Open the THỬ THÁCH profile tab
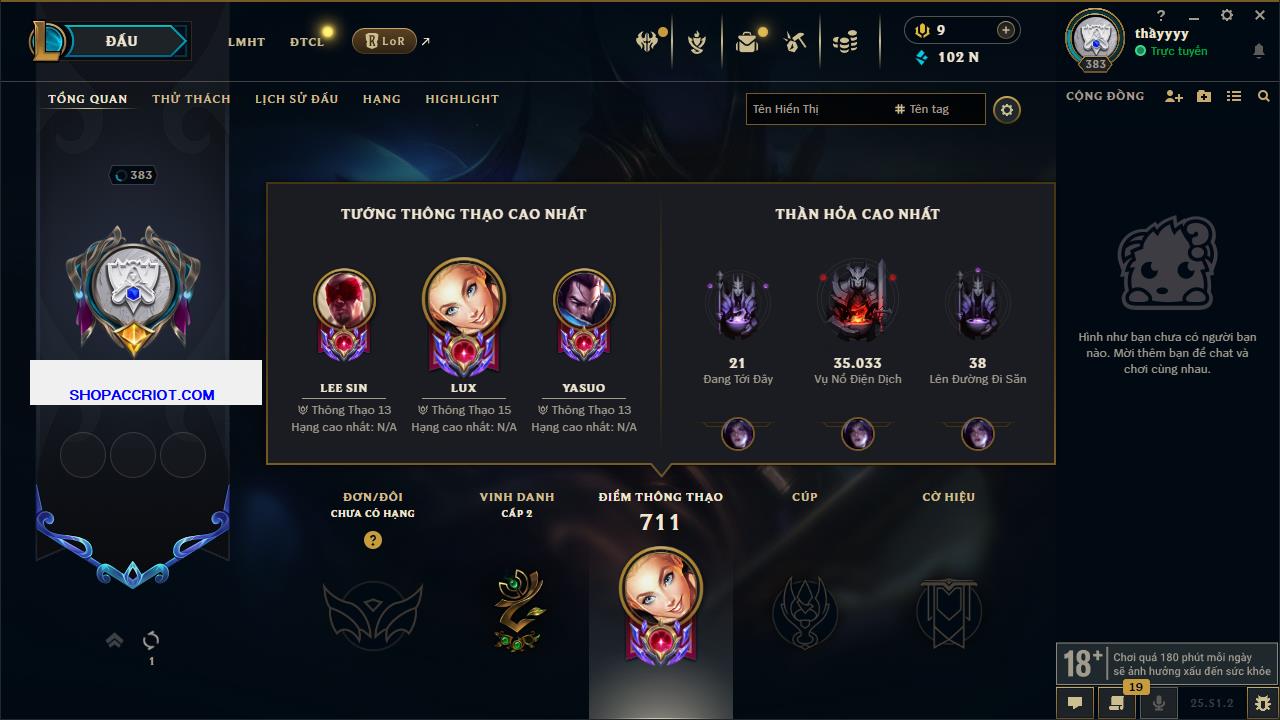The image size is (1280, 720). pos(191,99)
